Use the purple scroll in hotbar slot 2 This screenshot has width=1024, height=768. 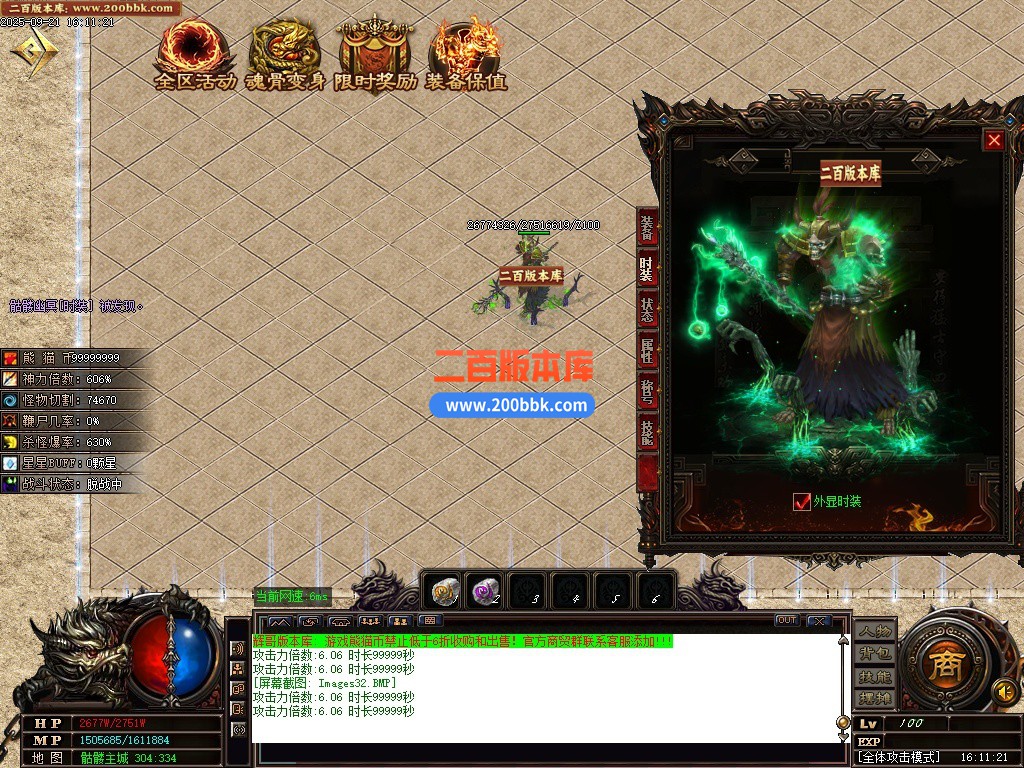pos(486,592)
